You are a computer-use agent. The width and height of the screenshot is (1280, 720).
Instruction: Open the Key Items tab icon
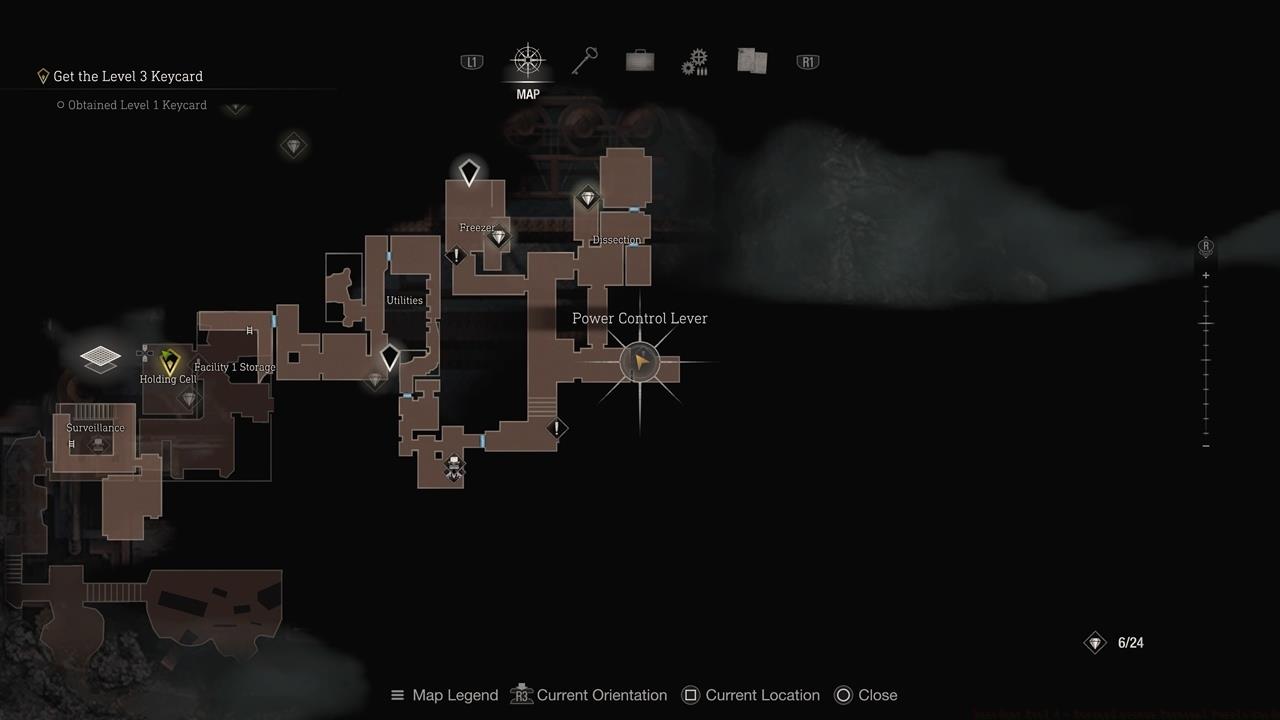pyautogui.click(x=585, y=60)
